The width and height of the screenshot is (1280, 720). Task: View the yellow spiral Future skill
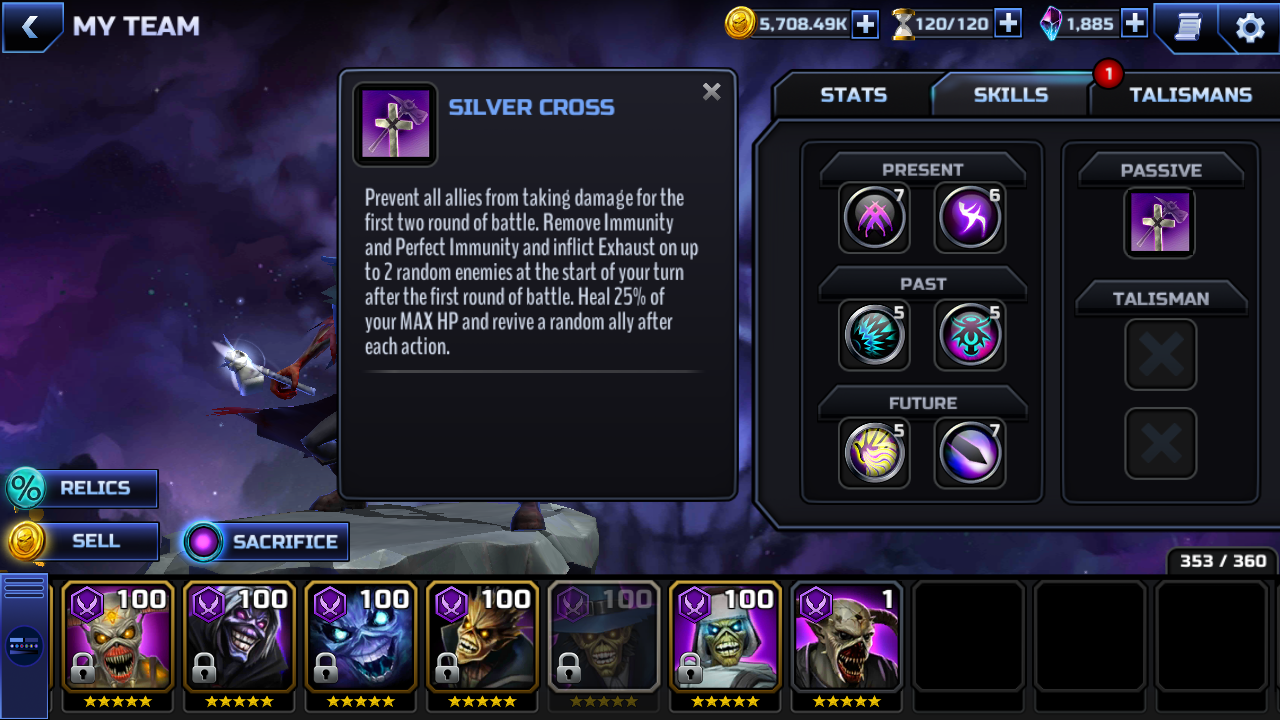pos(874,452)
